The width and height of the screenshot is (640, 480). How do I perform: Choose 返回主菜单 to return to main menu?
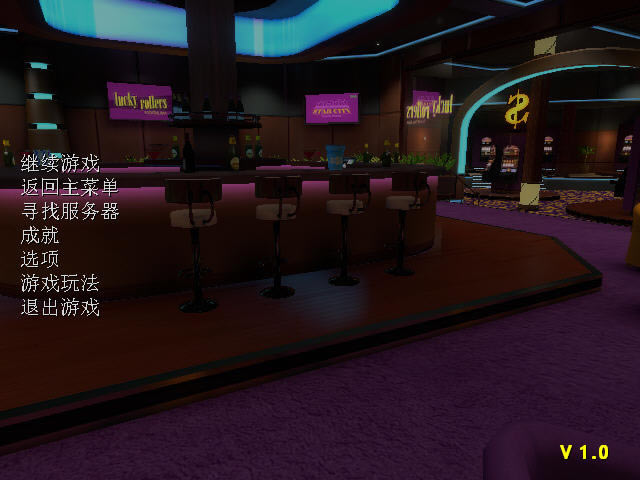69,187
